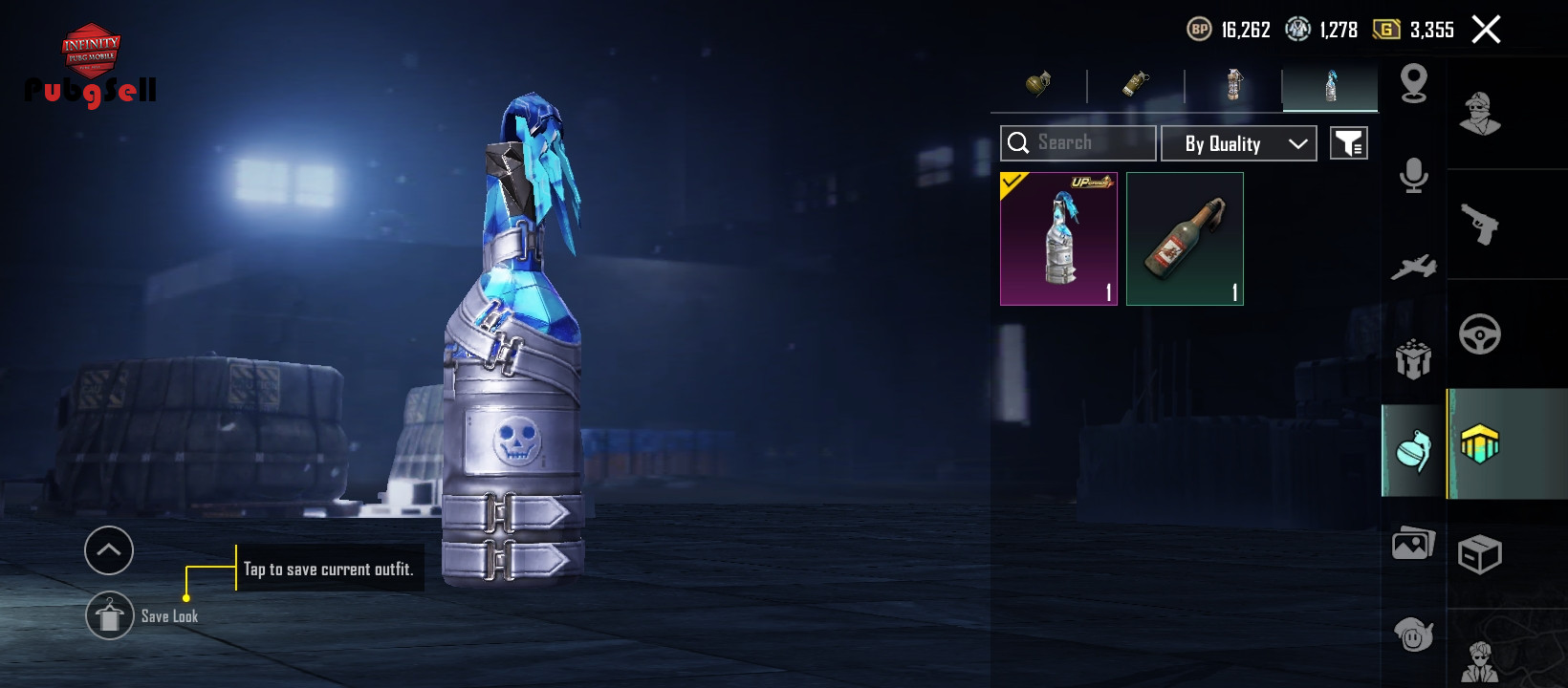Switch to the smoke grenade skins tab
1568x688 pixels.
click(x=1233, y=85)
